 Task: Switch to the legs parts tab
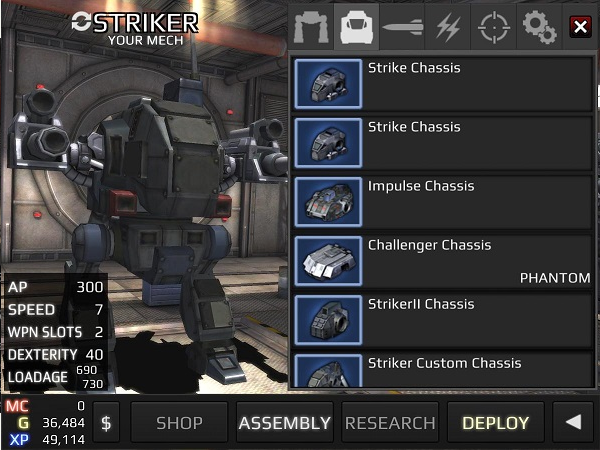(310, 28)
